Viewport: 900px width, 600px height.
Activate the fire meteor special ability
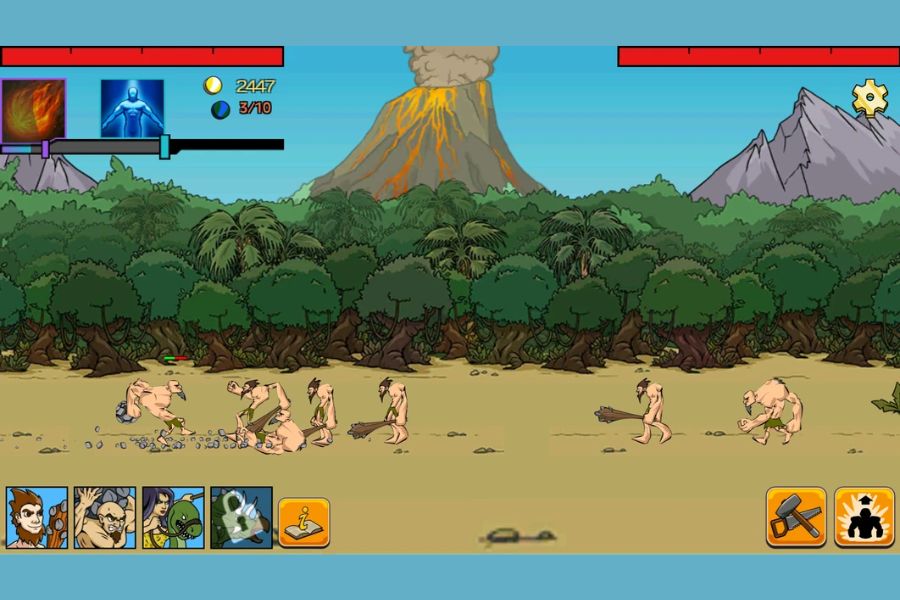tap(33, 109)
